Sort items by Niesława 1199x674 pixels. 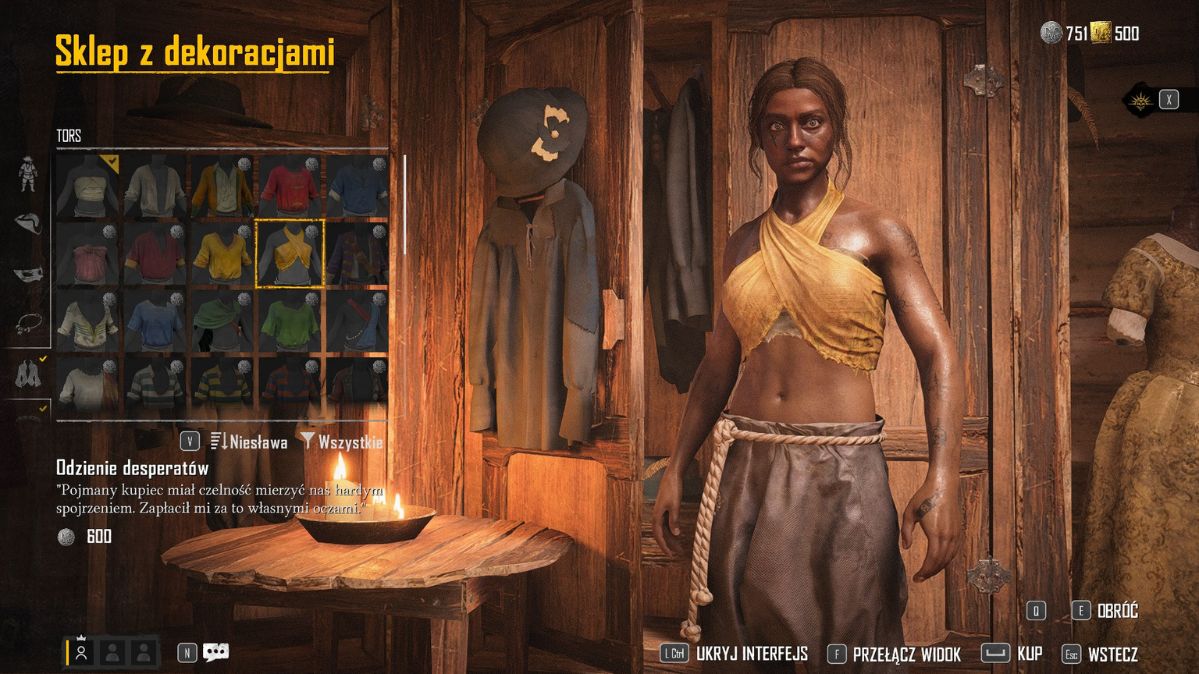pos(250,441)
